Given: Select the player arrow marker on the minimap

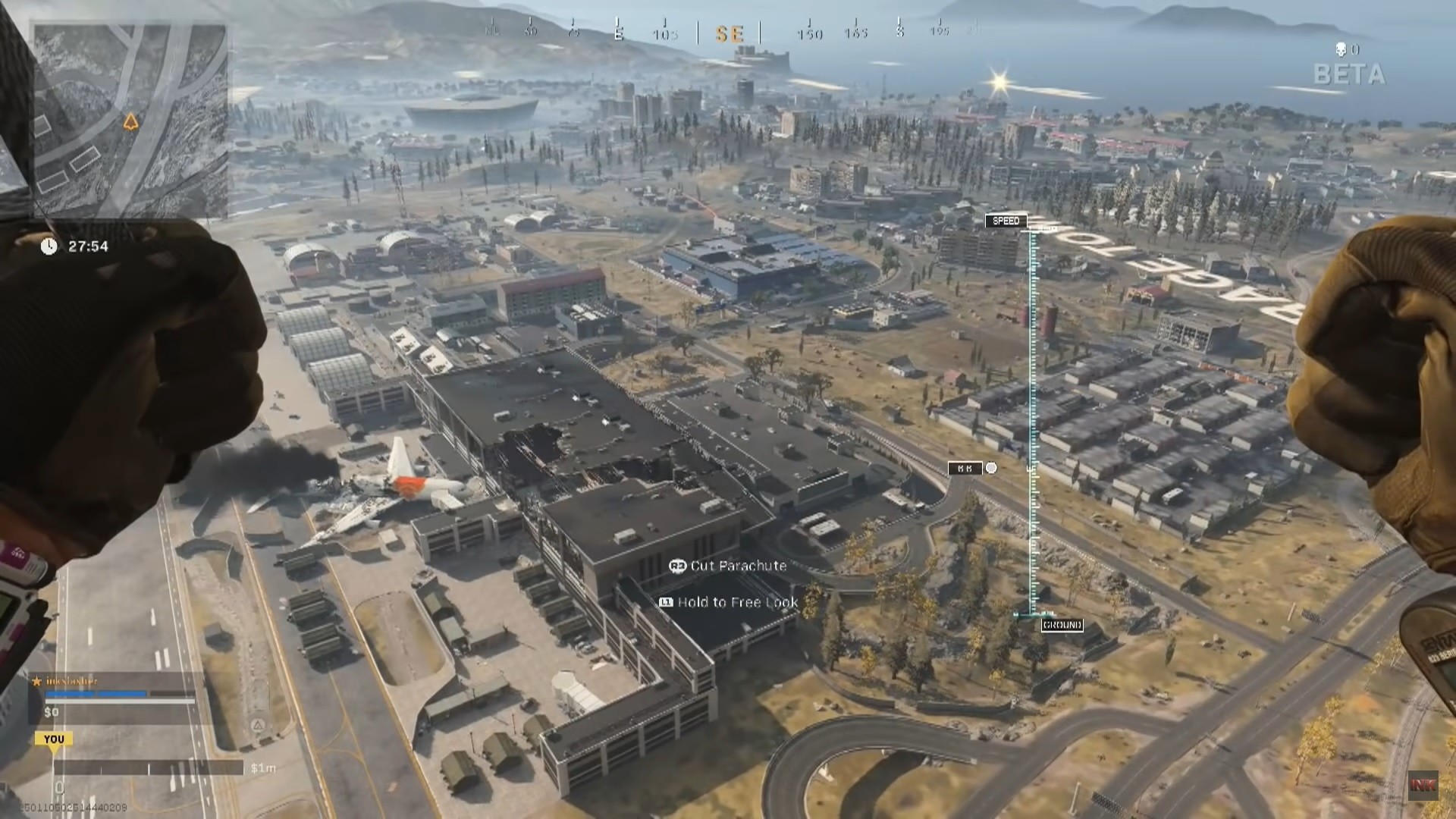Looking at the screenshot, I should click(x=130, y=120).
